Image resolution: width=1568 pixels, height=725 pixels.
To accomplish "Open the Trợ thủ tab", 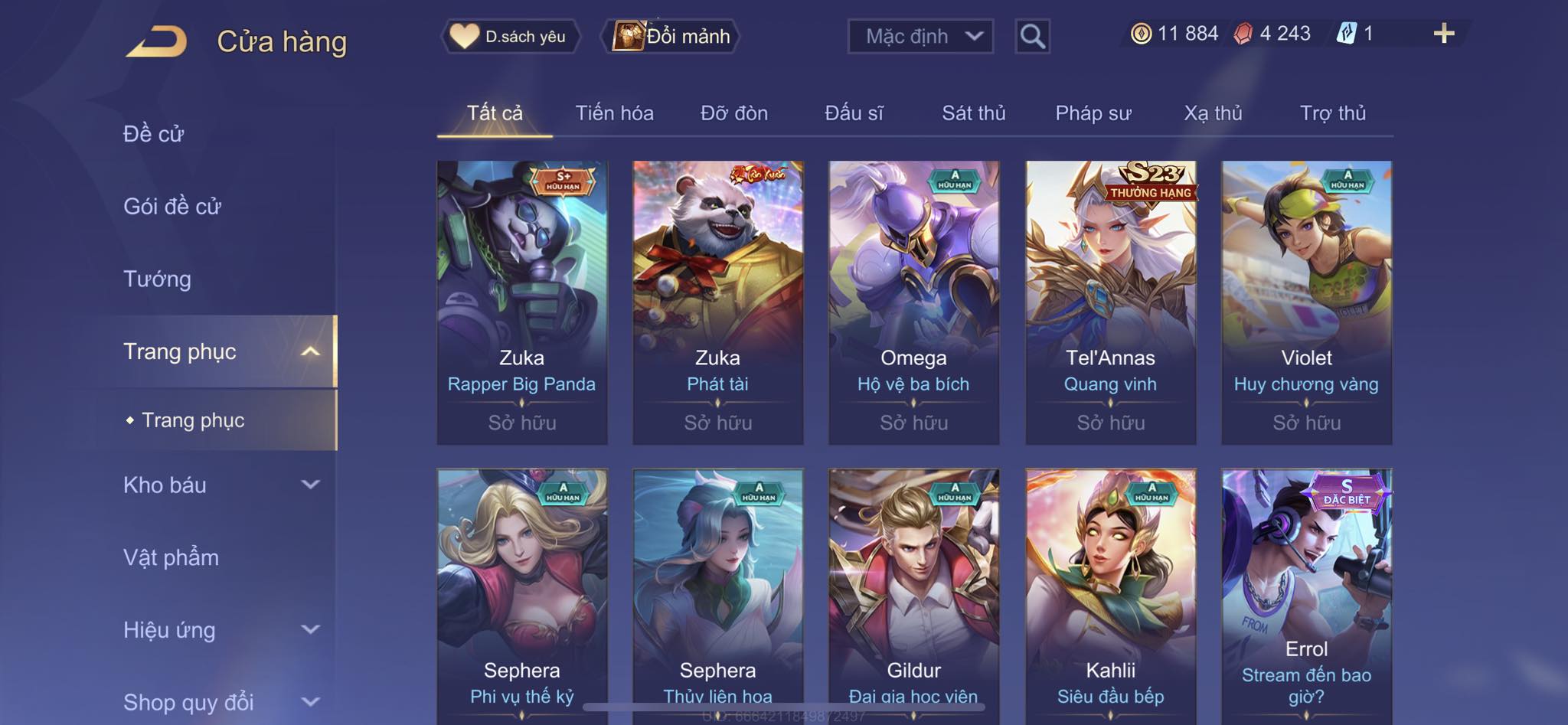I will coord(1332,113).
